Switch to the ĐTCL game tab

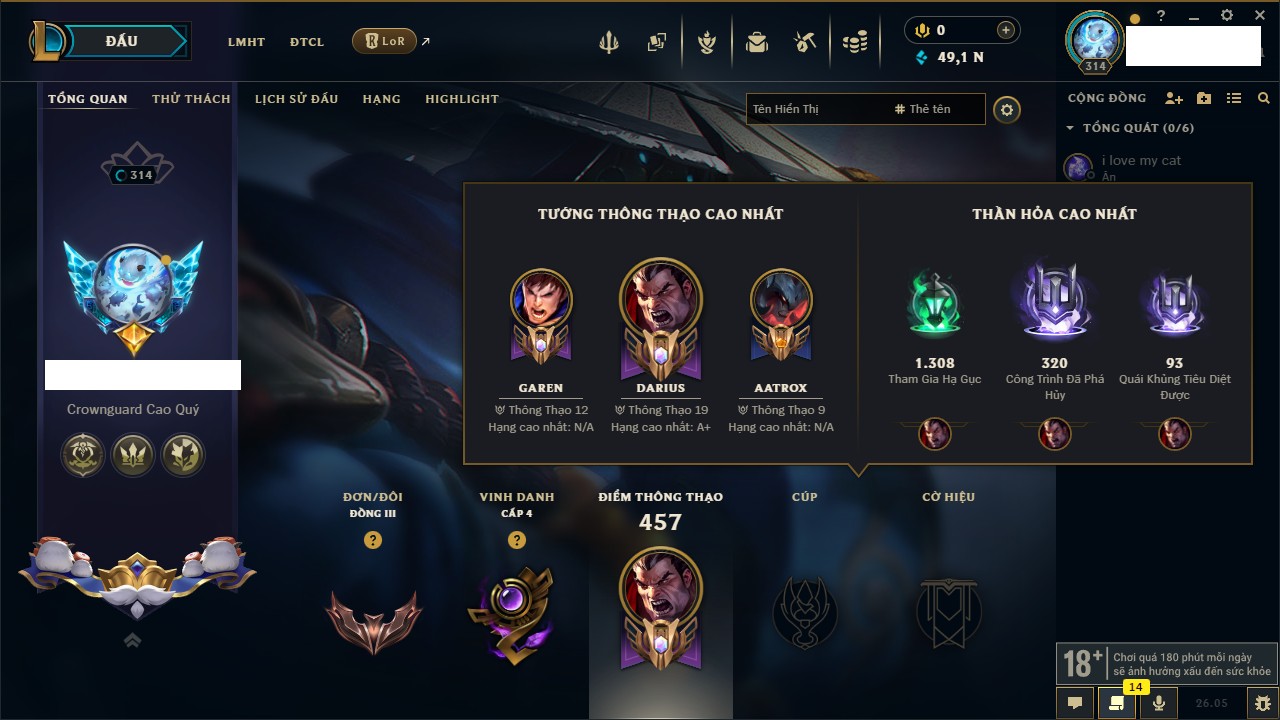coord(307,42)
